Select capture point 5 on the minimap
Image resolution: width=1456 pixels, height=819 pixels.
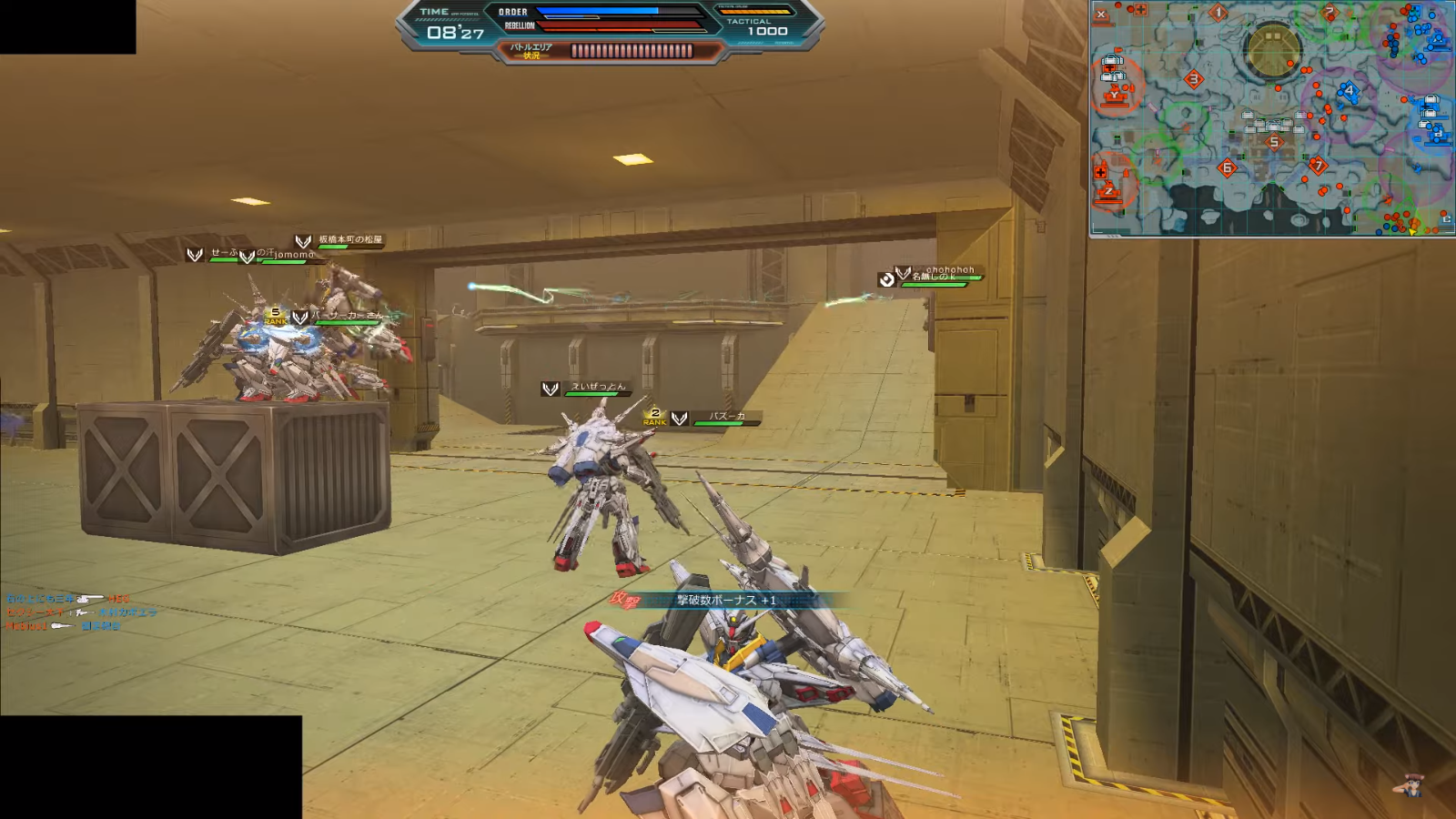coord(1274,142)
